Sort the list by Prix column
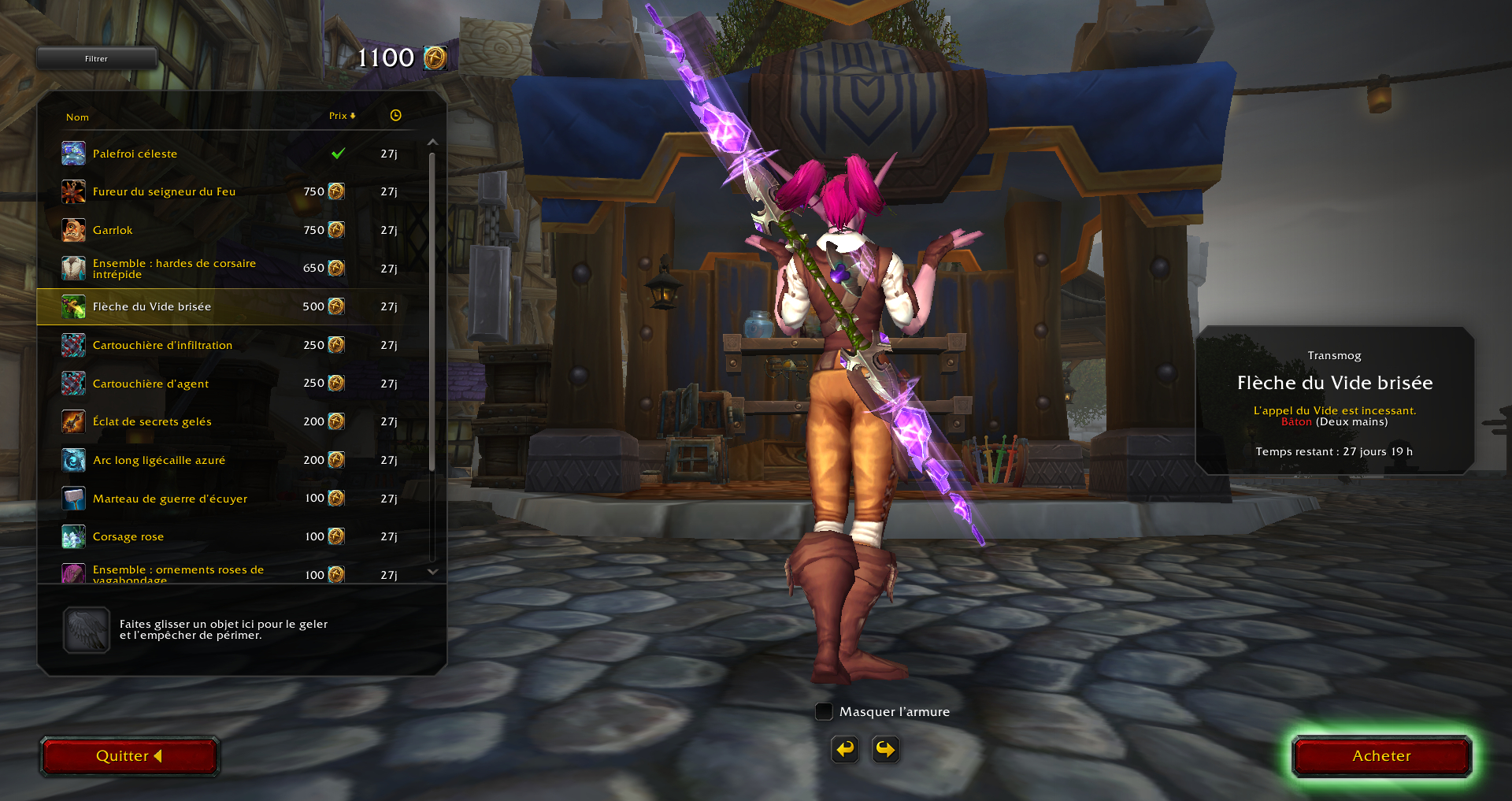The width and height of the screenshot is (1512, 801). coord(342,116)
